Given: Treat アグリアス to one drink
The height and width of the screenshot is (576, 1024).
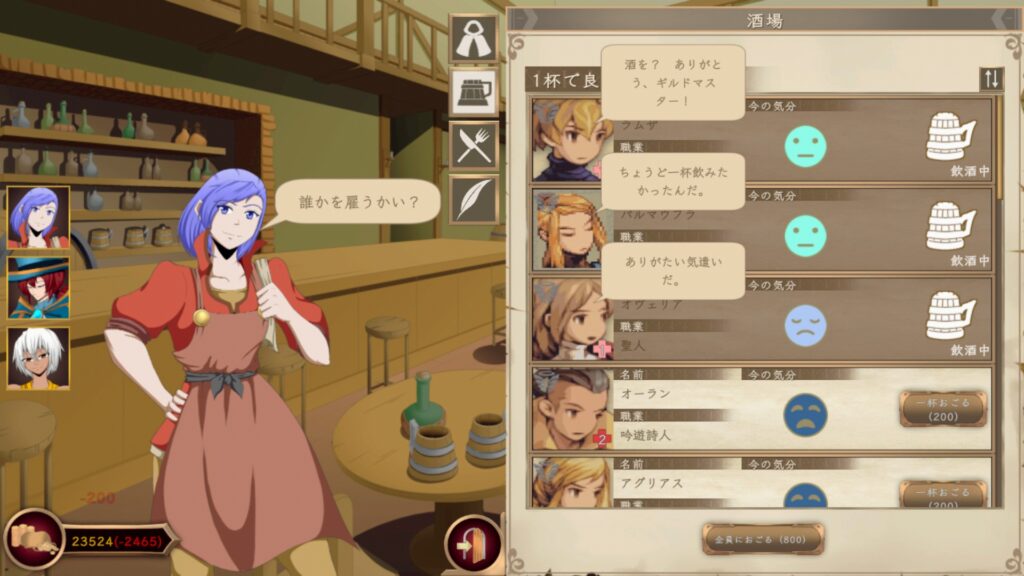Looking at the screenshot, I should pyautogui.click(x=942, y=494).
